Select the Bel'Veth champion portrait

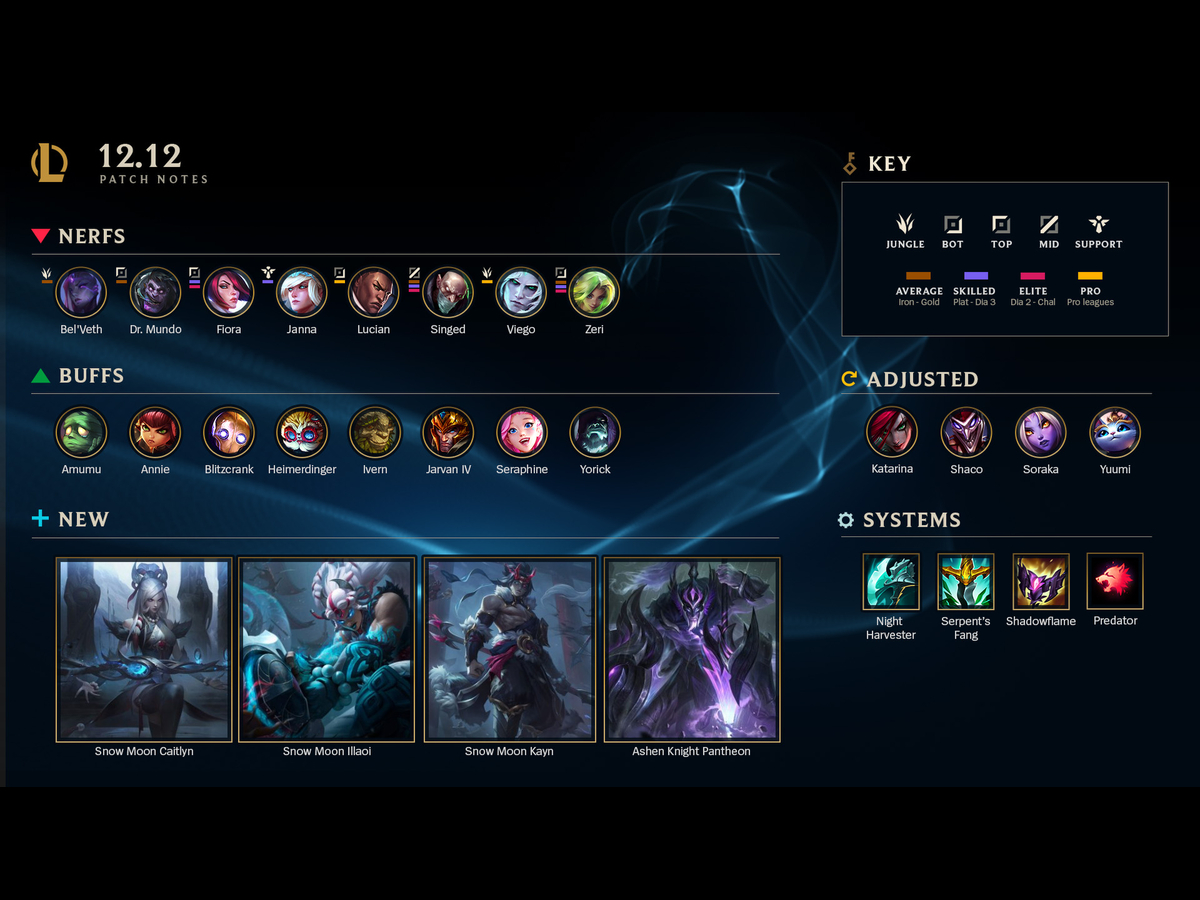click(81, 292)
